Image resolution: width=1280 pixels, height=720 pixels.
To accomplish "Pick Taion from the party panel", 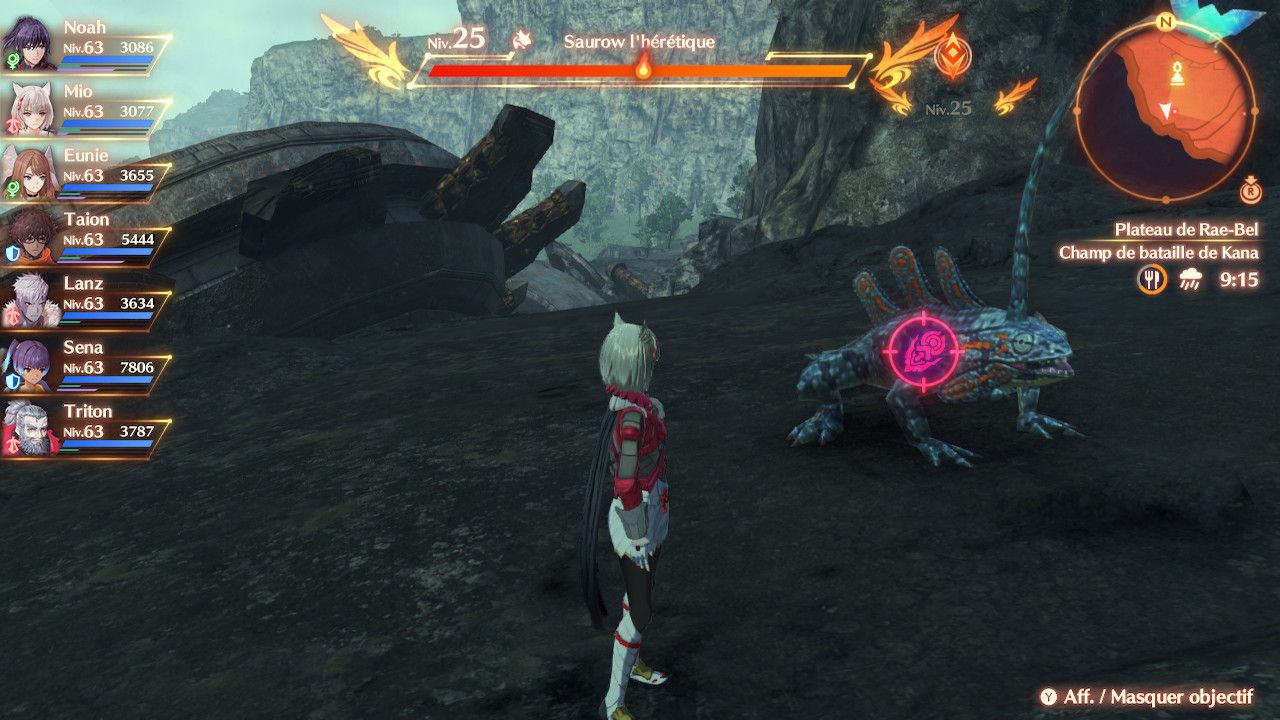I will point(28,236).
